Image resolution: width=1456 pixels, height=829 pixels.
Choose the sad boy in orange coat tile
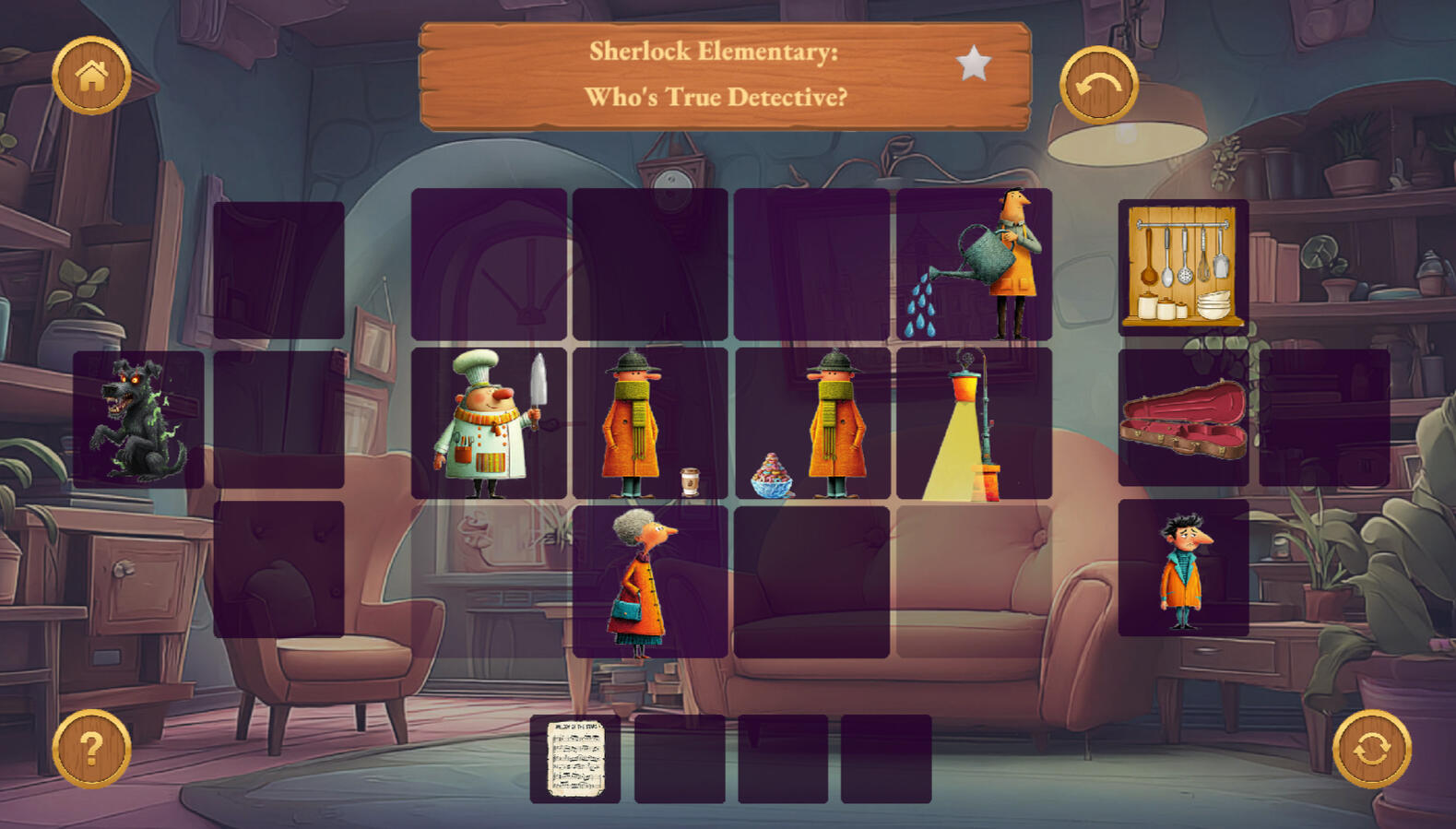coord(1183,569)
